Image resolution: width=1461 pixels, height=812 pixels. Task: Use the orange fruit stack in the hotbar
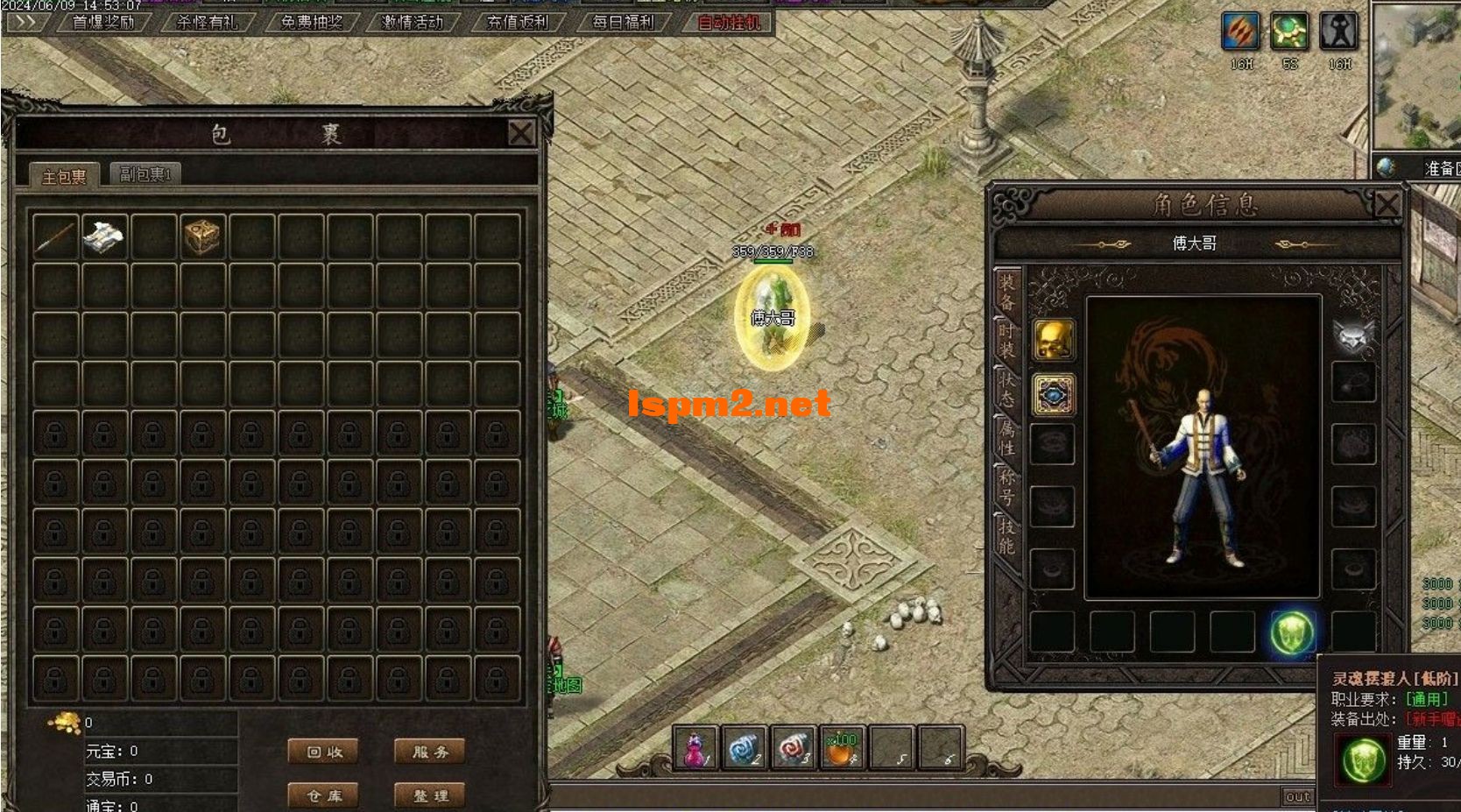840,749
